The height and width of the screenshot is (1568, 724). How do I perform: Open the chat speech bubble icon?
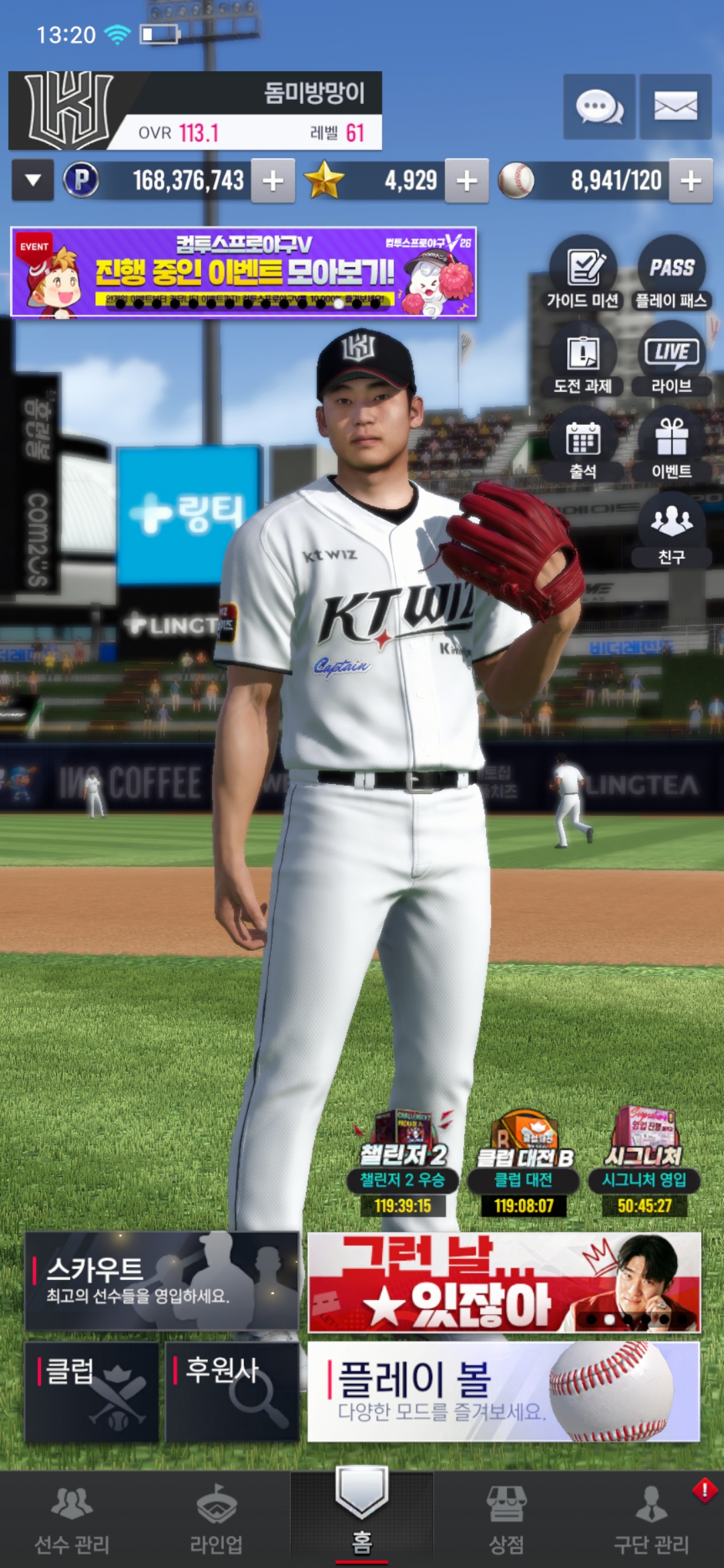(599, 107)
